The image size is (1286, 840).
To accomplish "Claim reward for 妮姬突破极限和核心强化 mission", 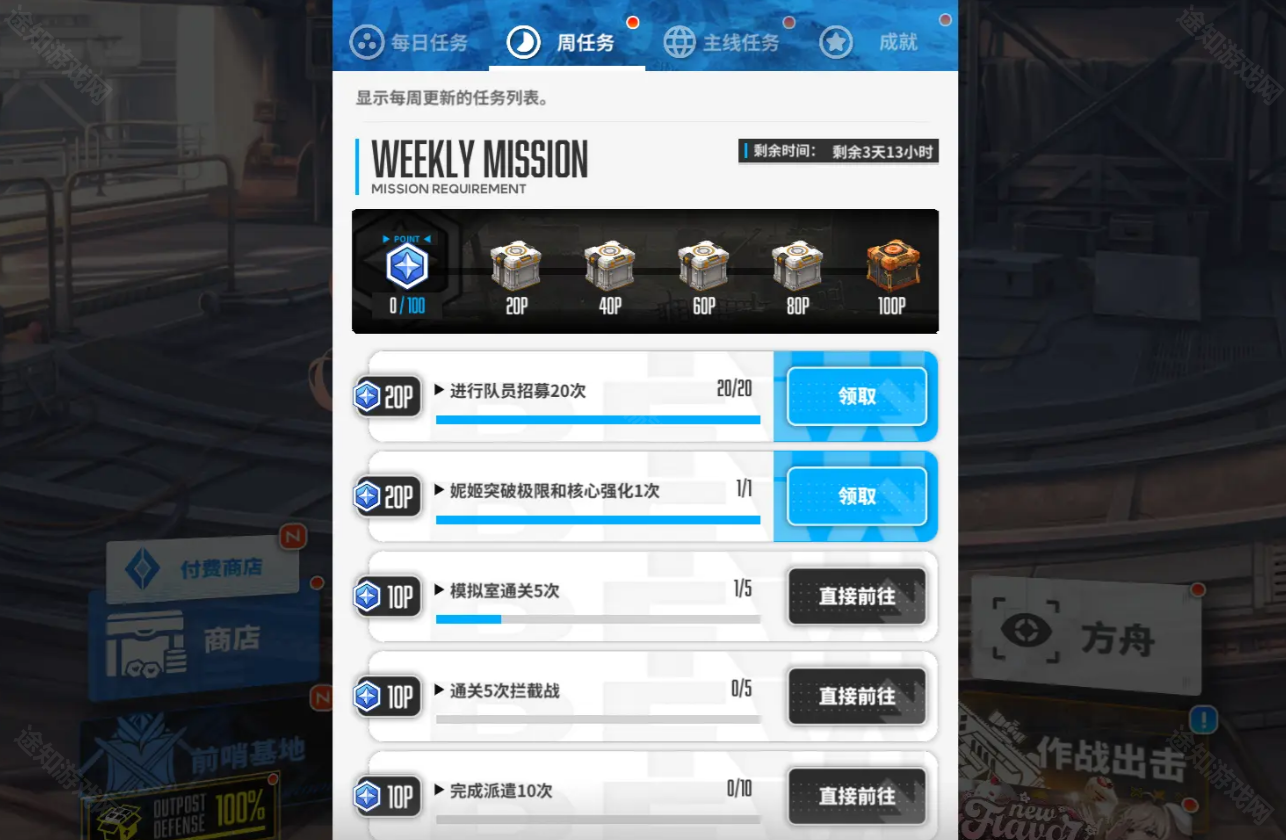I will tap(856, 496).
